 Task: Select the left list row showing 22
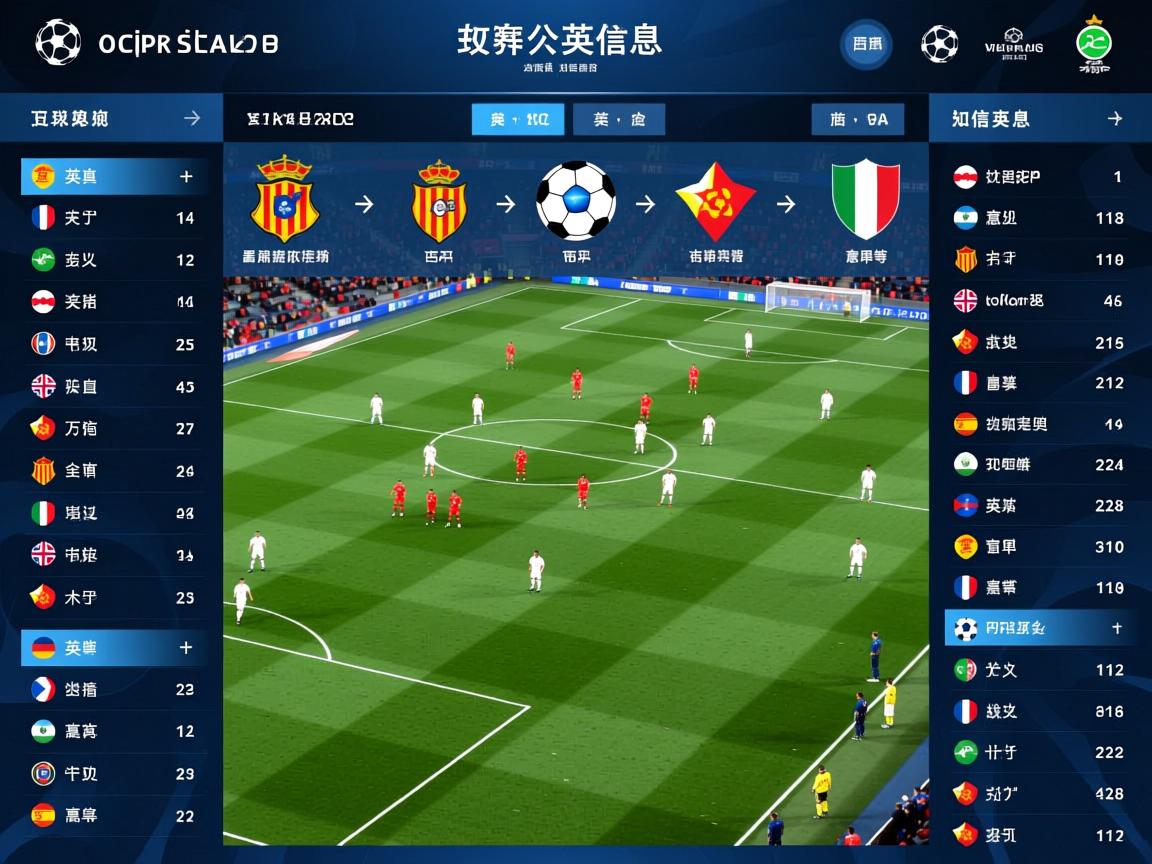coord(114,815)
